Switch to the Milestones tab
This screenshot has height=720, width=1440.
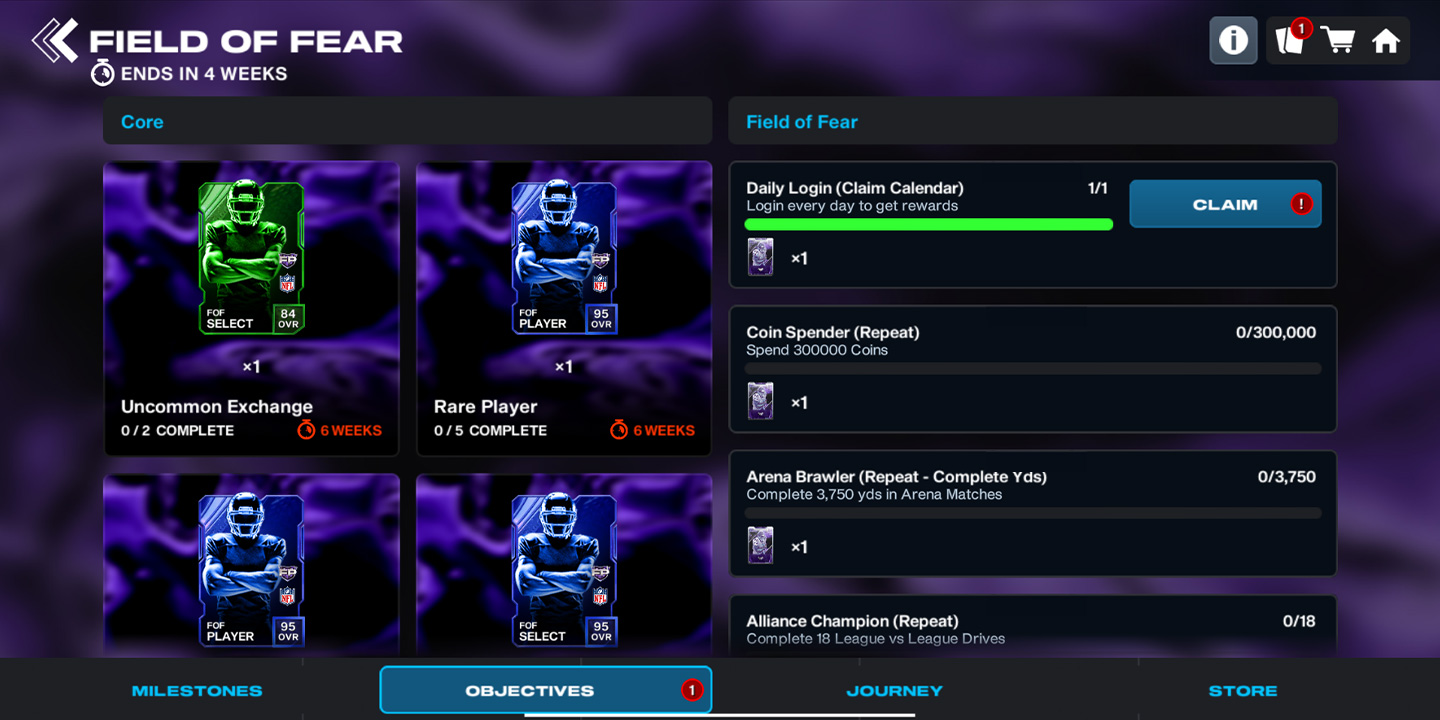tap(197, 690)
